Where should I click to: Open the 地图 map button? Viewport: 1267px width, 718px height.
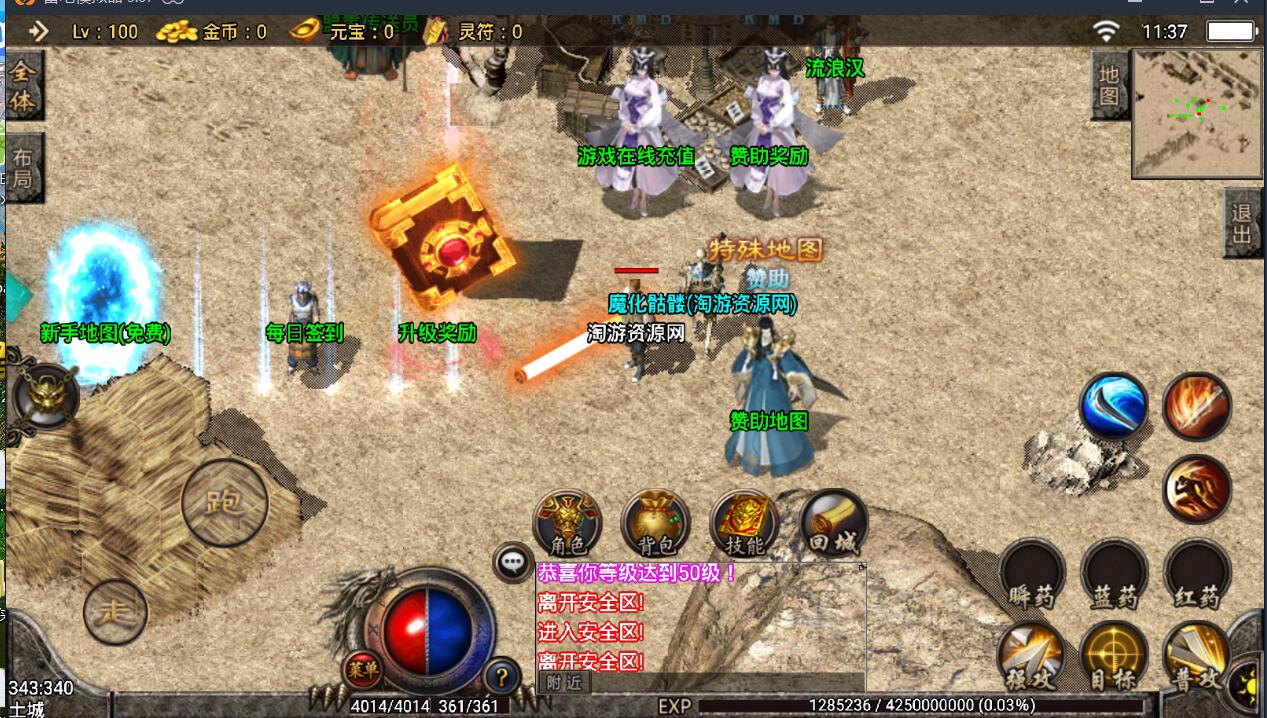(1109, 85)
